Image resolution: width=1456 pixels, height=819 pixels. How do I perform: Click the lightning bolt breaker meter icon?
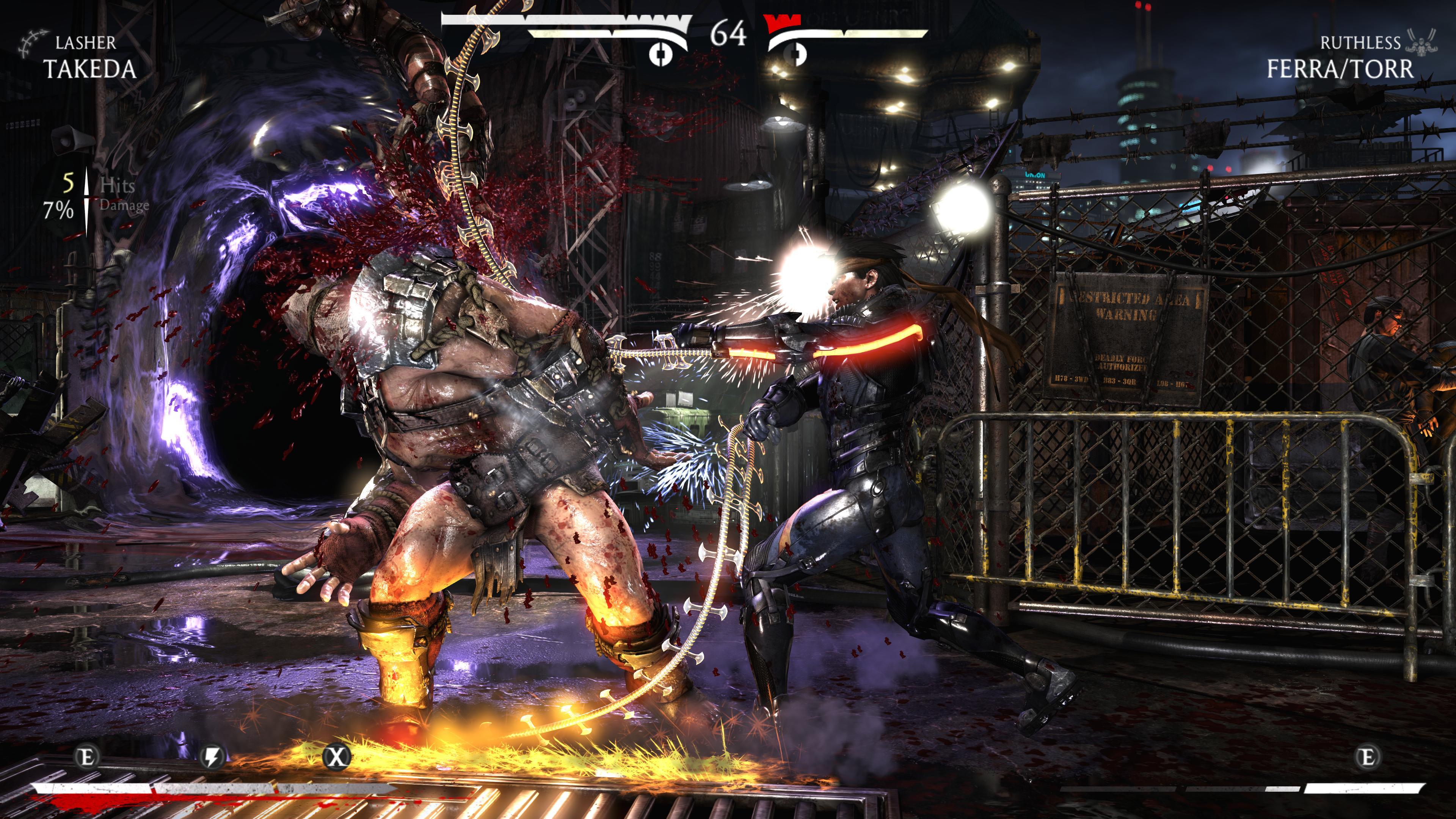tap(212, 756)
